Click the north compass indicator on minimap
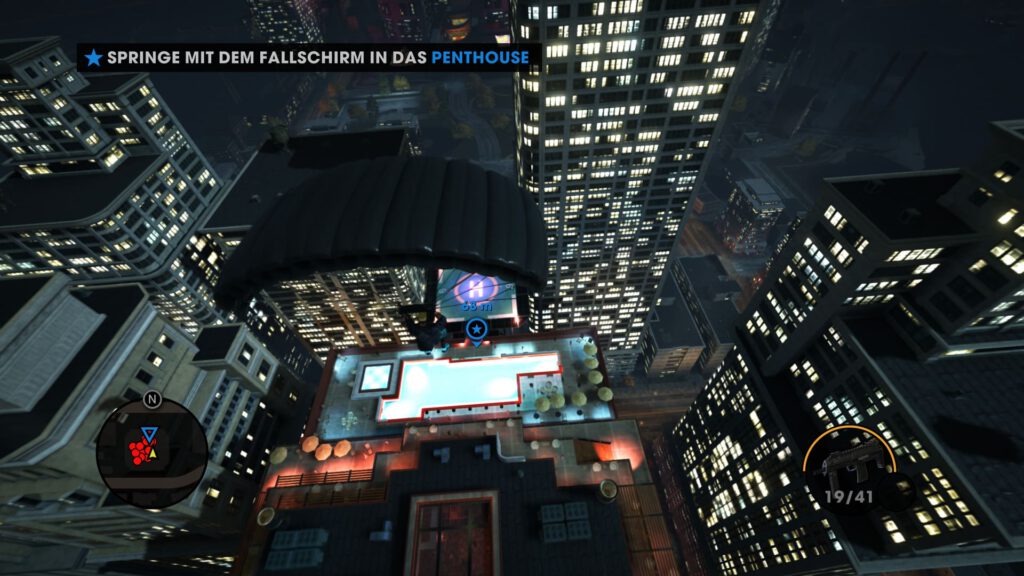 click(152, 398)
